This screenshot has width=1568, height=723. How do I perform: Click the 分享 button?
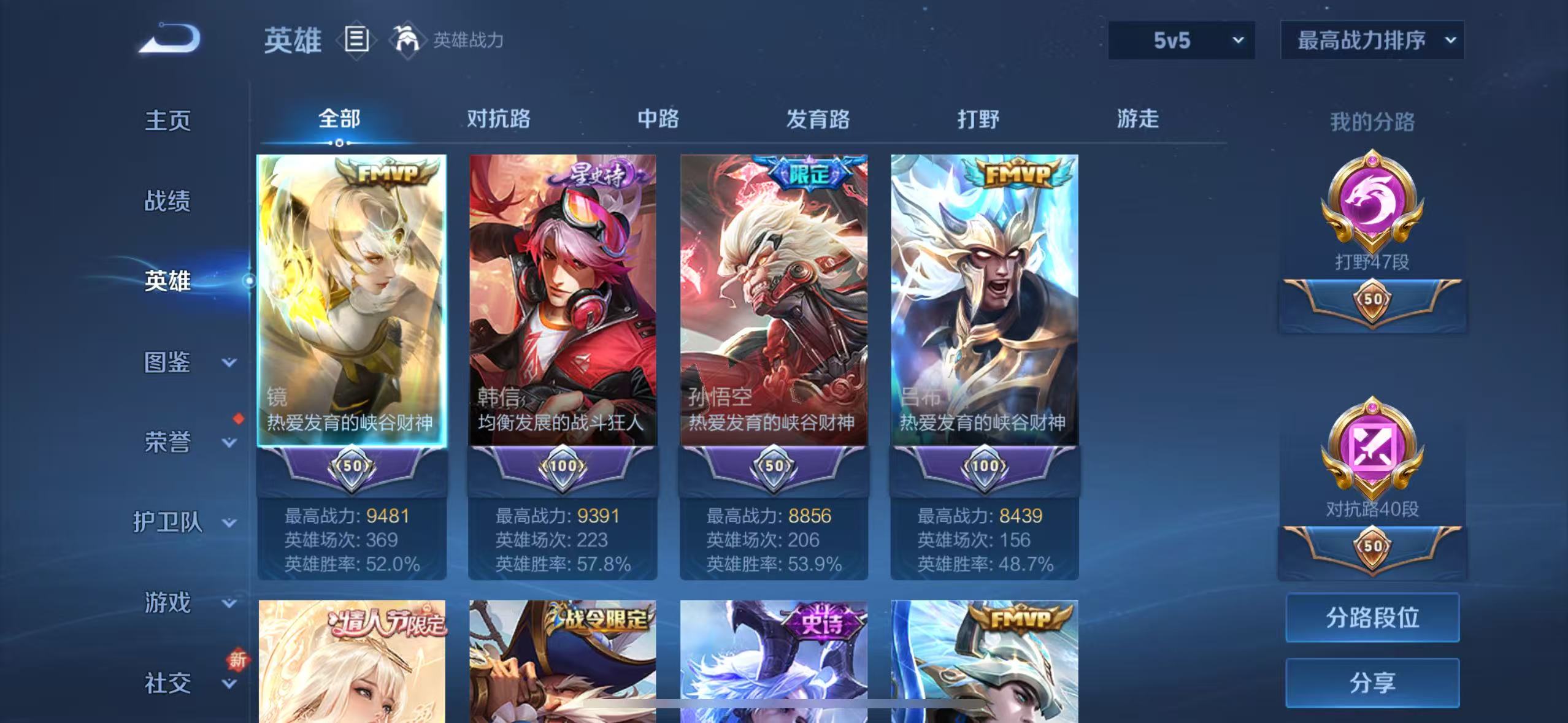(x=1372, y=682)
